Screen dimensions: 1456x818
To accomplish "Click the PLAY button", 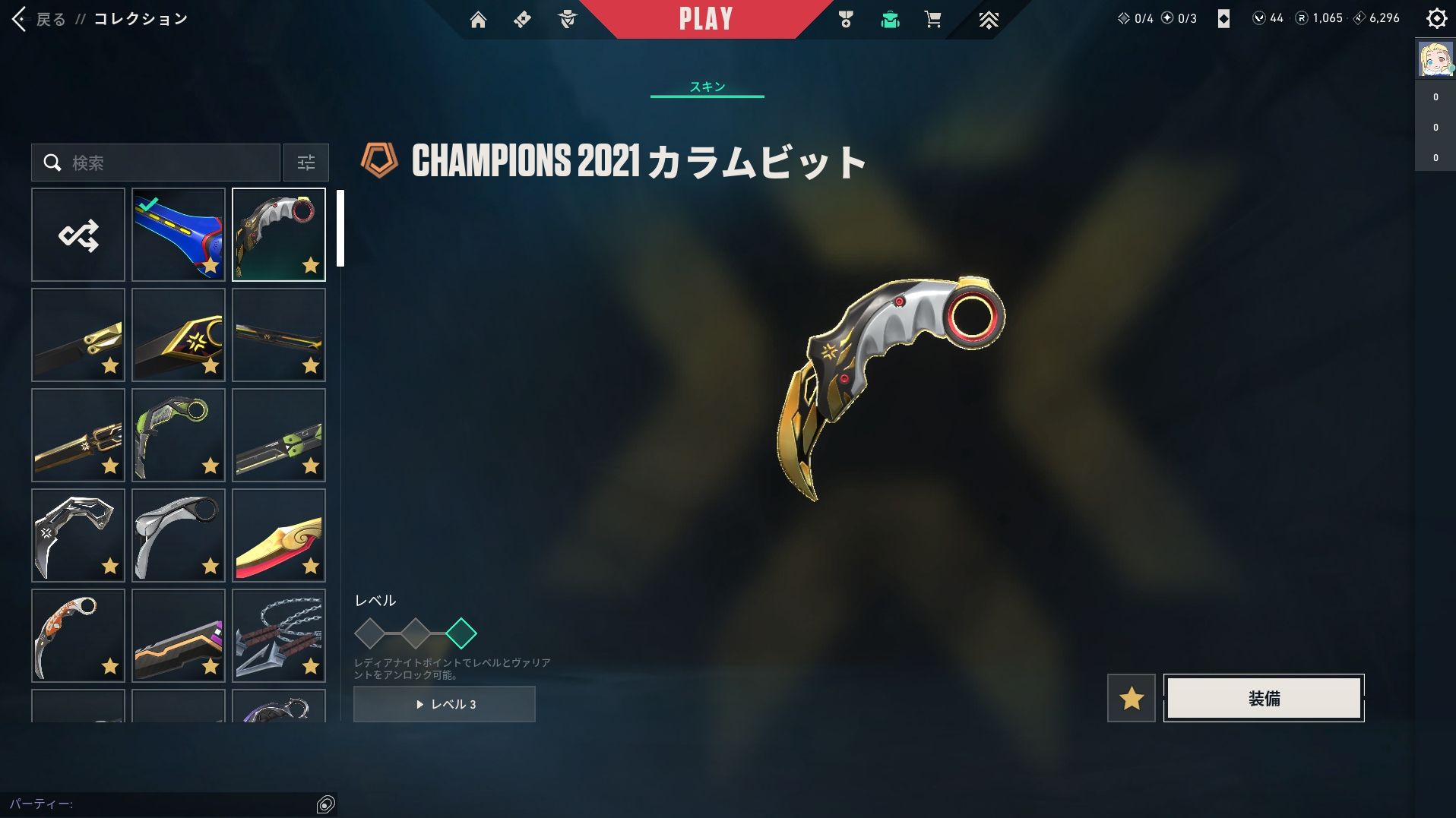I will pos(705,19).
